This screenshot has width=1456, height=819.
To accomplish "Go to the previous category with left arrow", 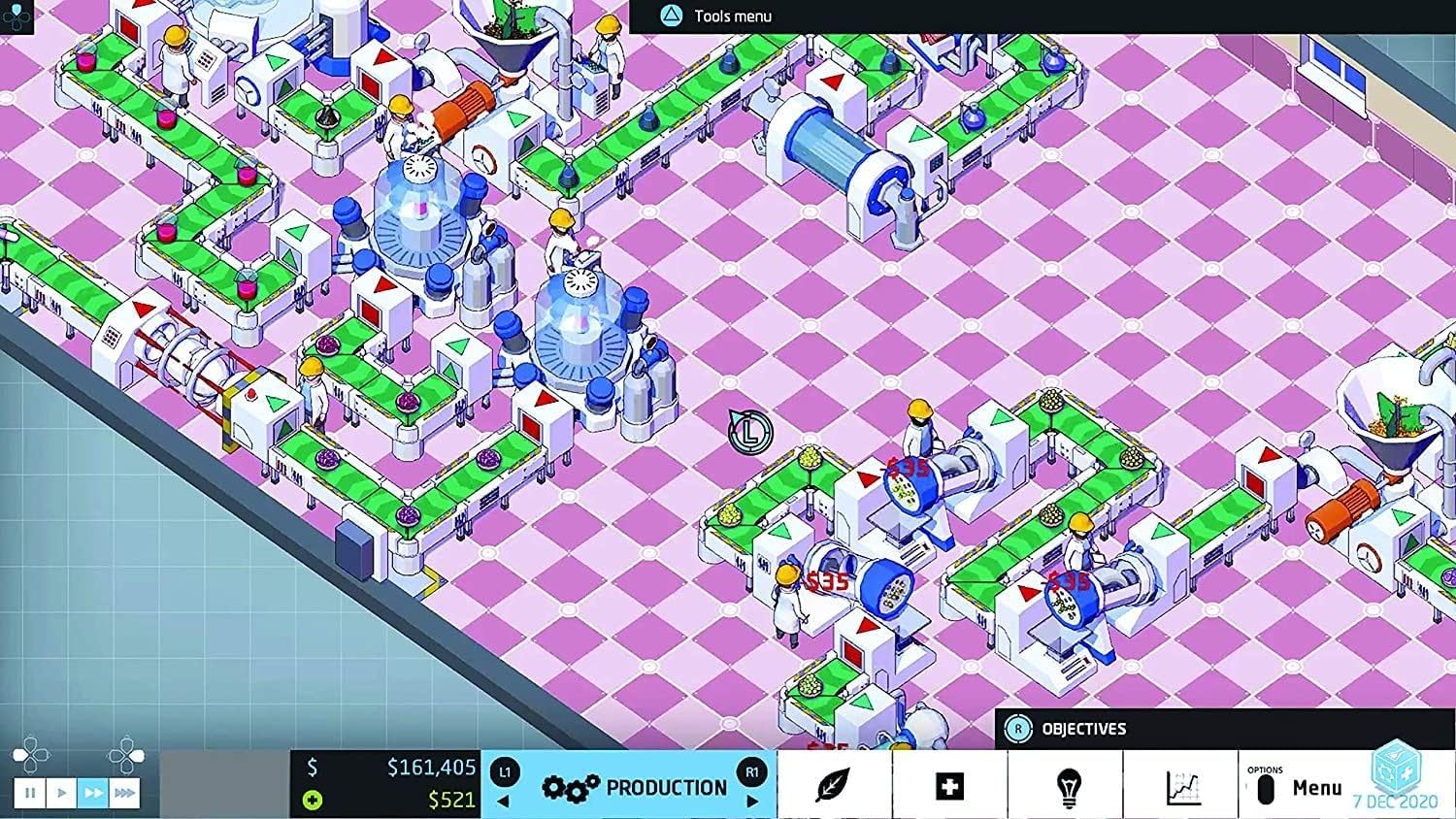I will click(x=503, y=802).
